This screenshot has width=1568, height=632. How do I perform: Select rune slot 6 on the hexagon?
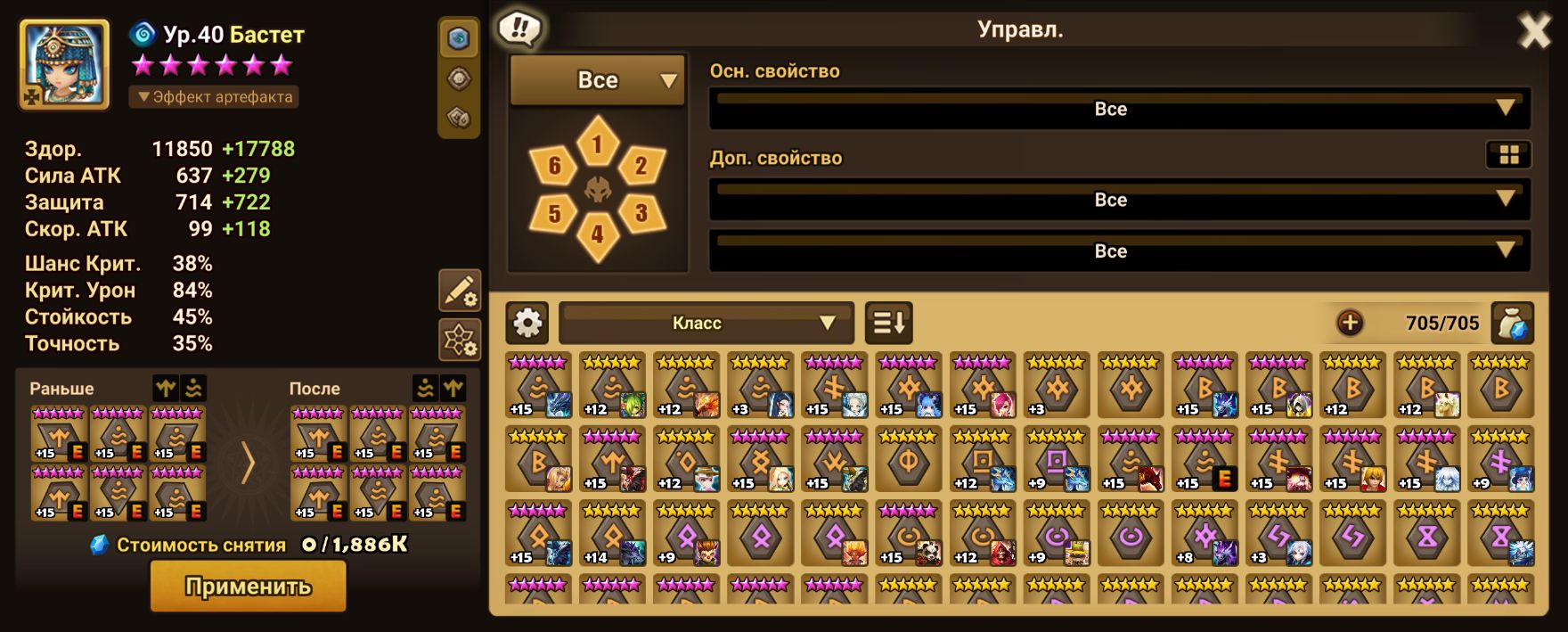click(554, 165)
